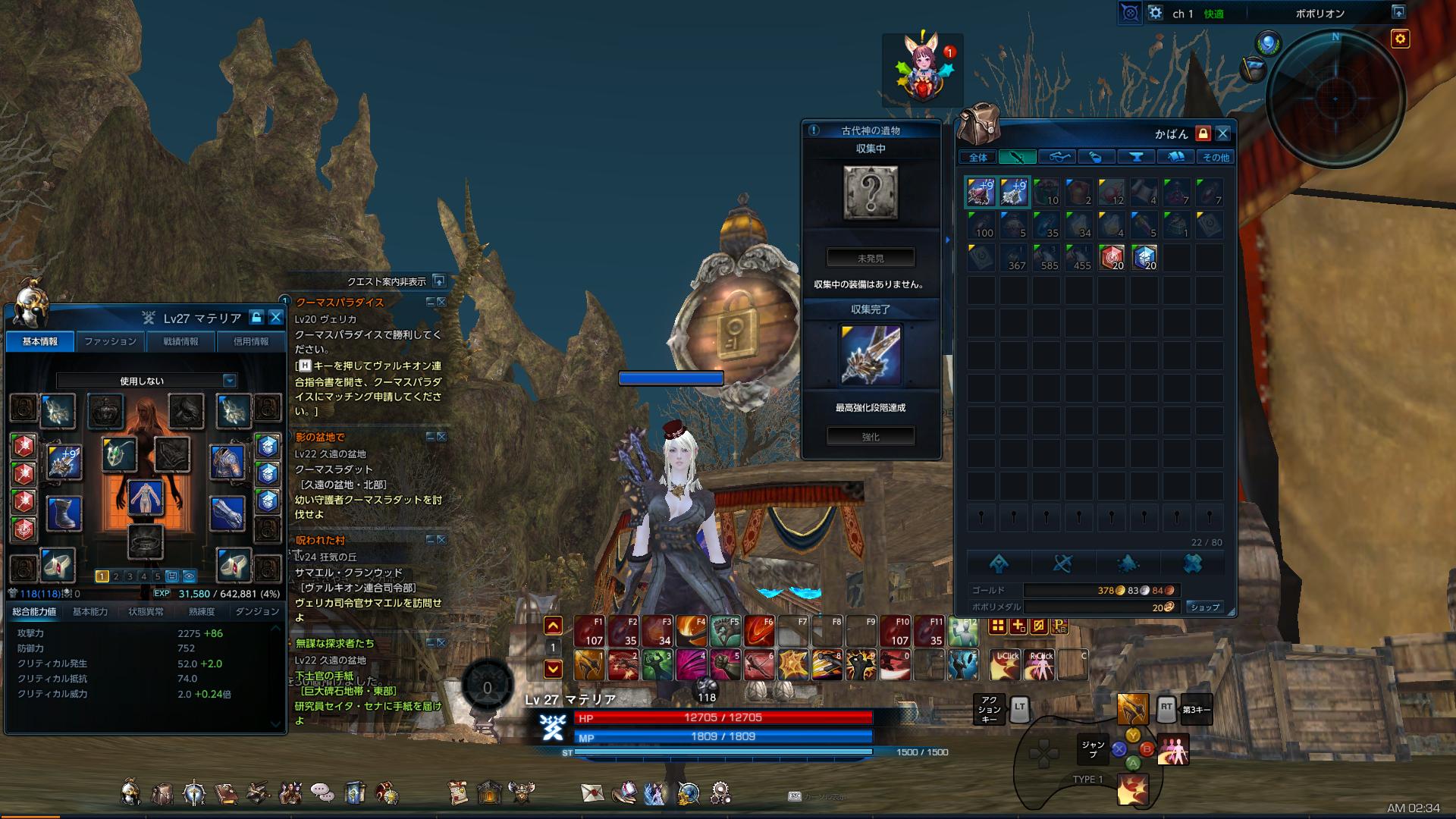Screen dimensions: 1456x819
Task: Click the character helmet icon on the bottom bar
Action: click(130, 792)
